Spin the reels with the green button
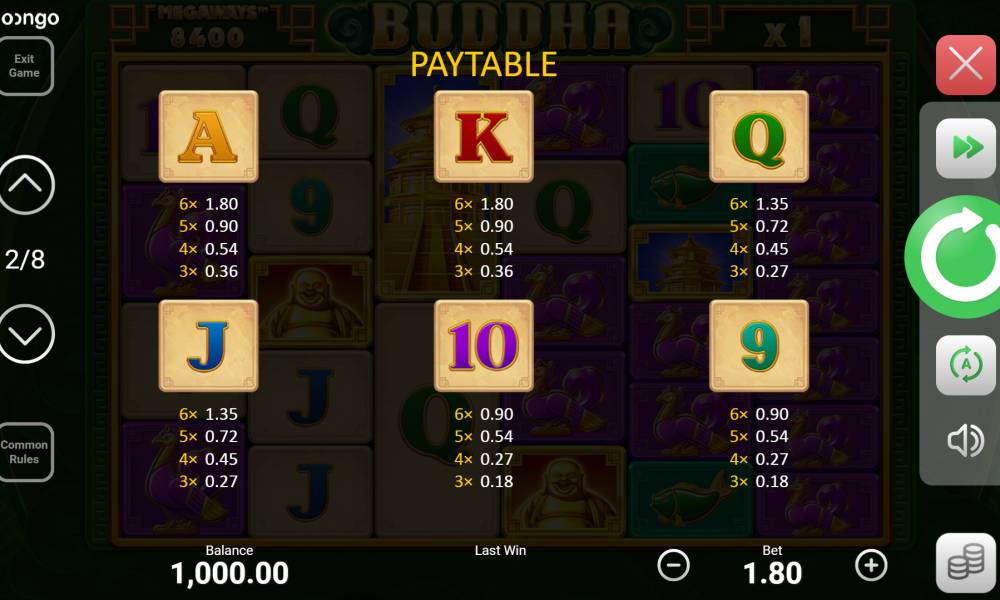1000x600 pixels. tap(957, 258)
